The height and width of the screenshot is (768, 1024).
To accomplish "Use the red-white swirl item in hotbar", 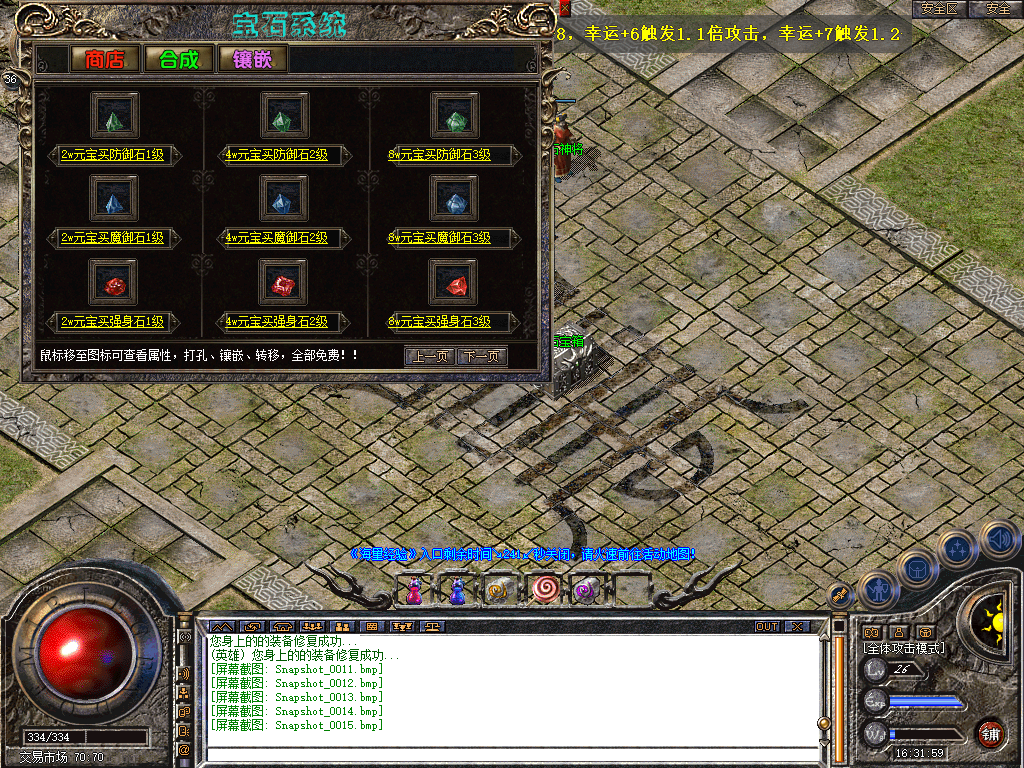I will pyautogui.click(x=544, y=590).
